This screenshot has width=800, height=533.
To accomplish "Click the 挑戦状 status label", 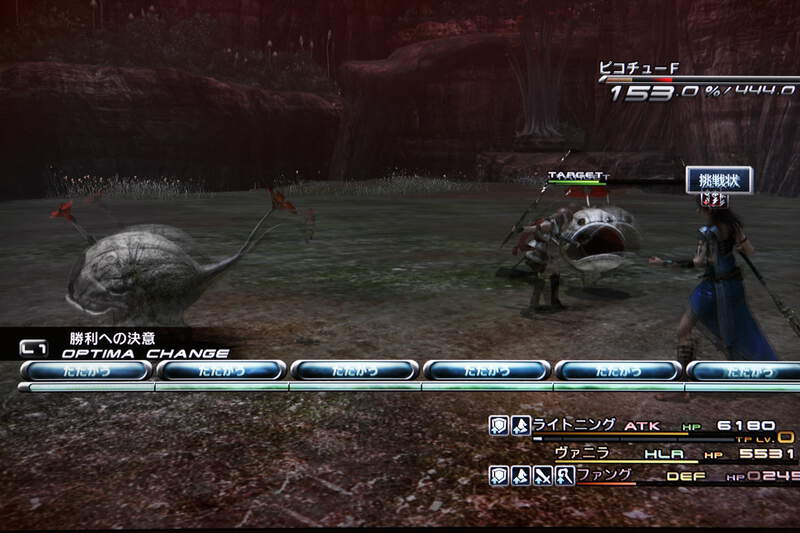I will click(719, 178).
